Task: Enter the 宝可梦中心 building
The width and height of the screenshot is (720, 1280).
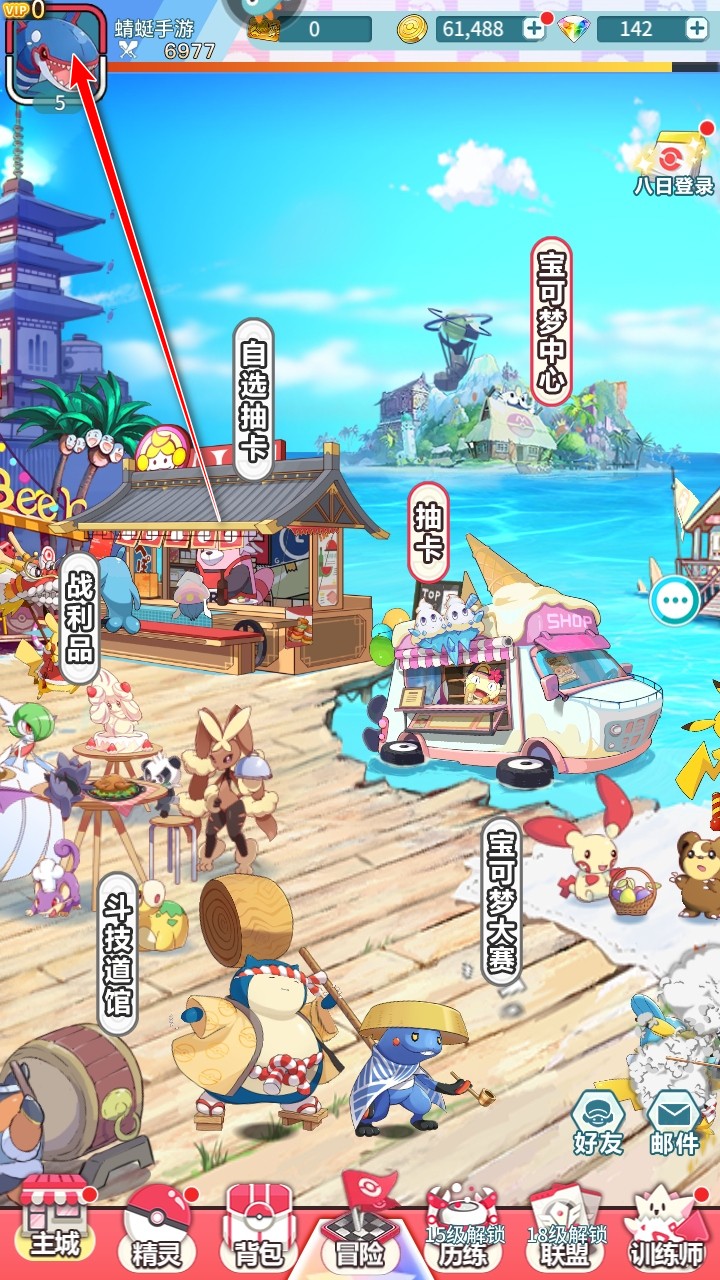Action: coord(552,321)
